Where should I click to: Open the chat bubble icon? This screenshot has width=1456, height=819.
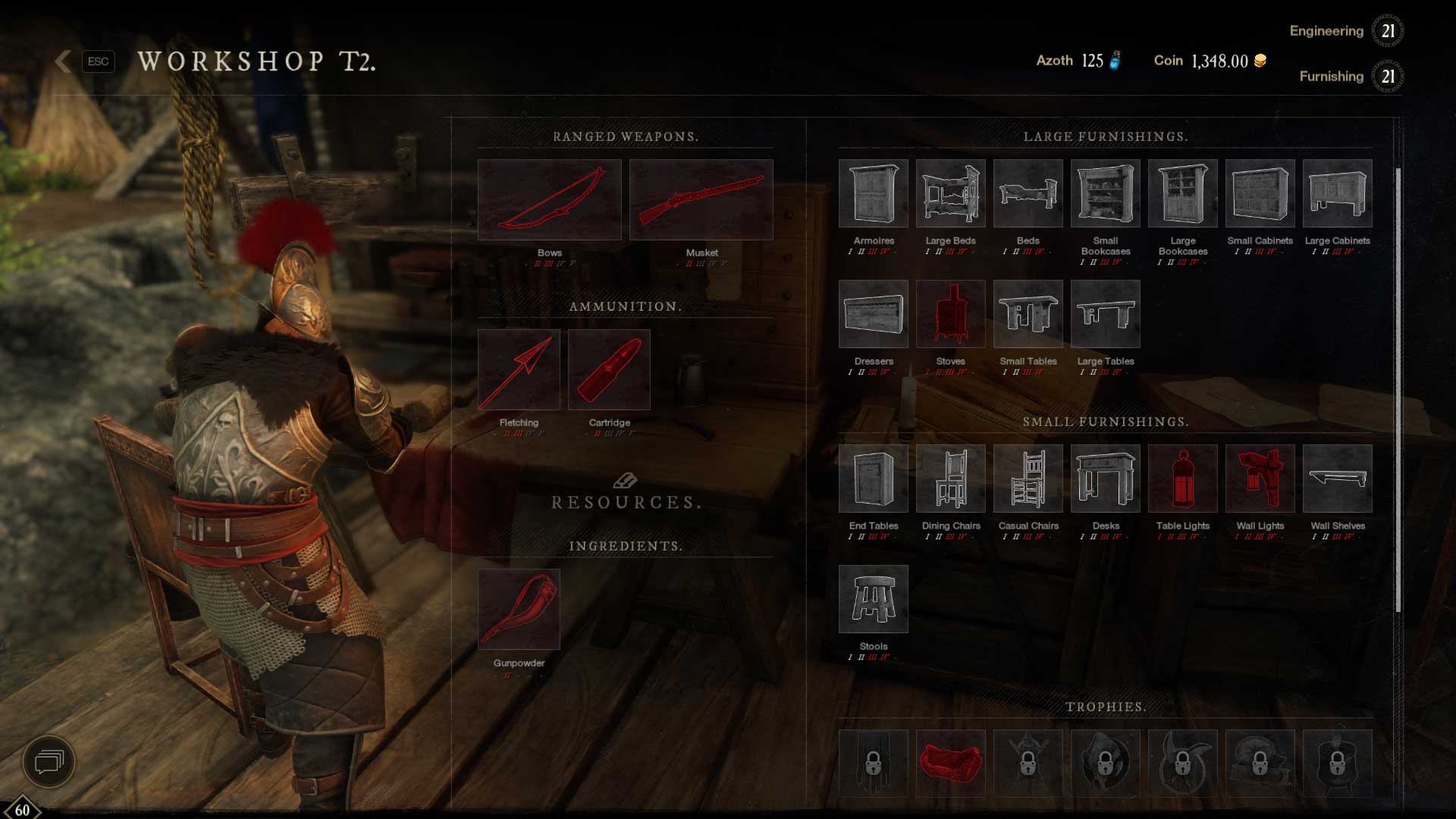click(49, 761)
